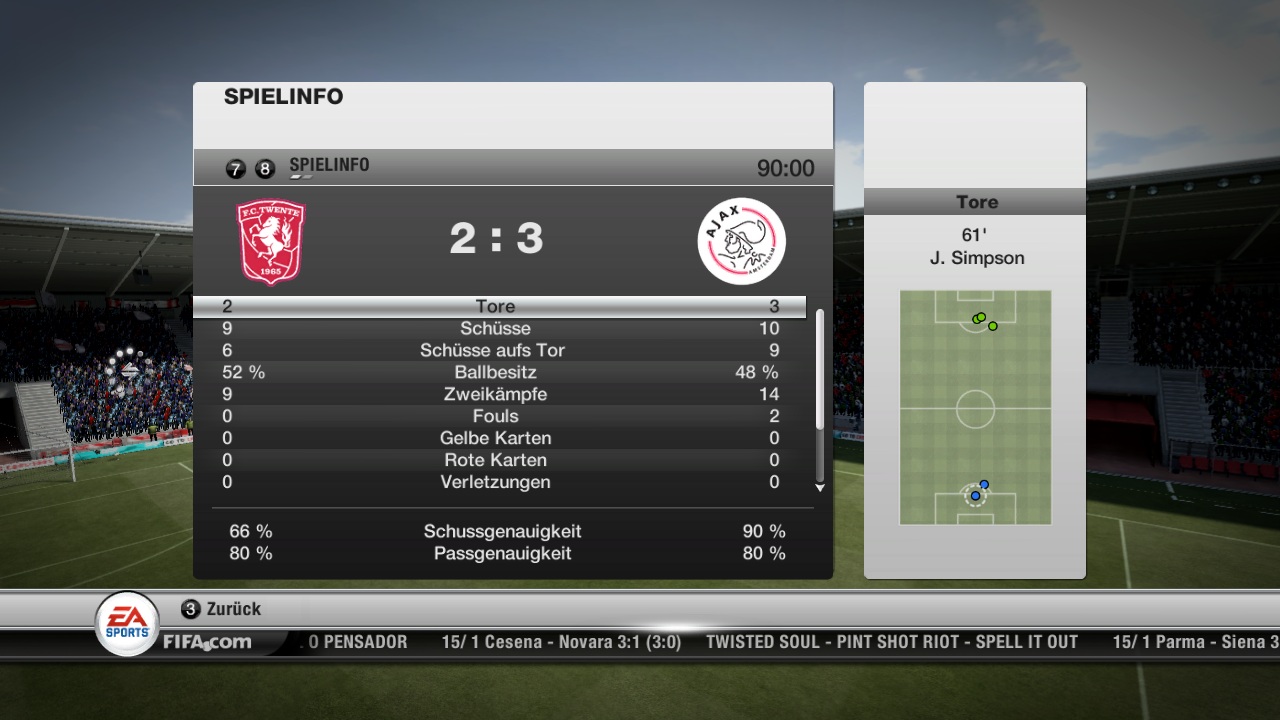Image resolution: width=1280 pixels, height=720 pixels.
Task: Click the Ajax club crest
Action: [x=741, y=241]
